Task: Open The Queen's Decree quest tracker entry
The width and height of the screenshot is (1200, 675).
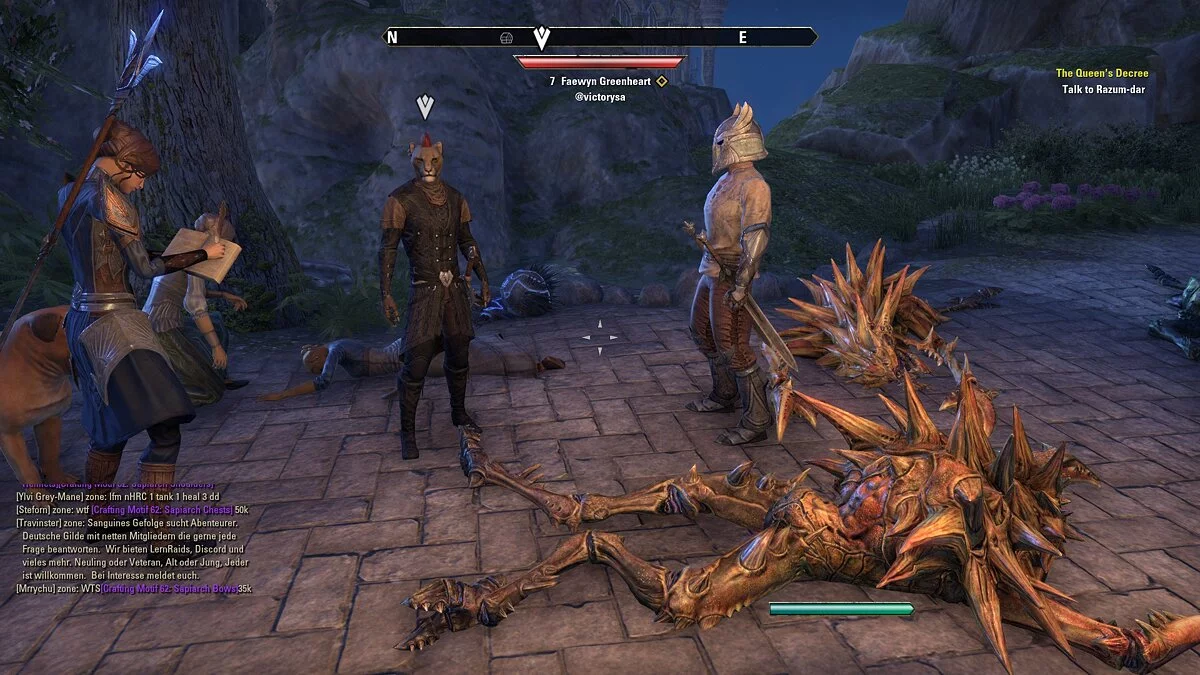Action: click(1102, 74)
